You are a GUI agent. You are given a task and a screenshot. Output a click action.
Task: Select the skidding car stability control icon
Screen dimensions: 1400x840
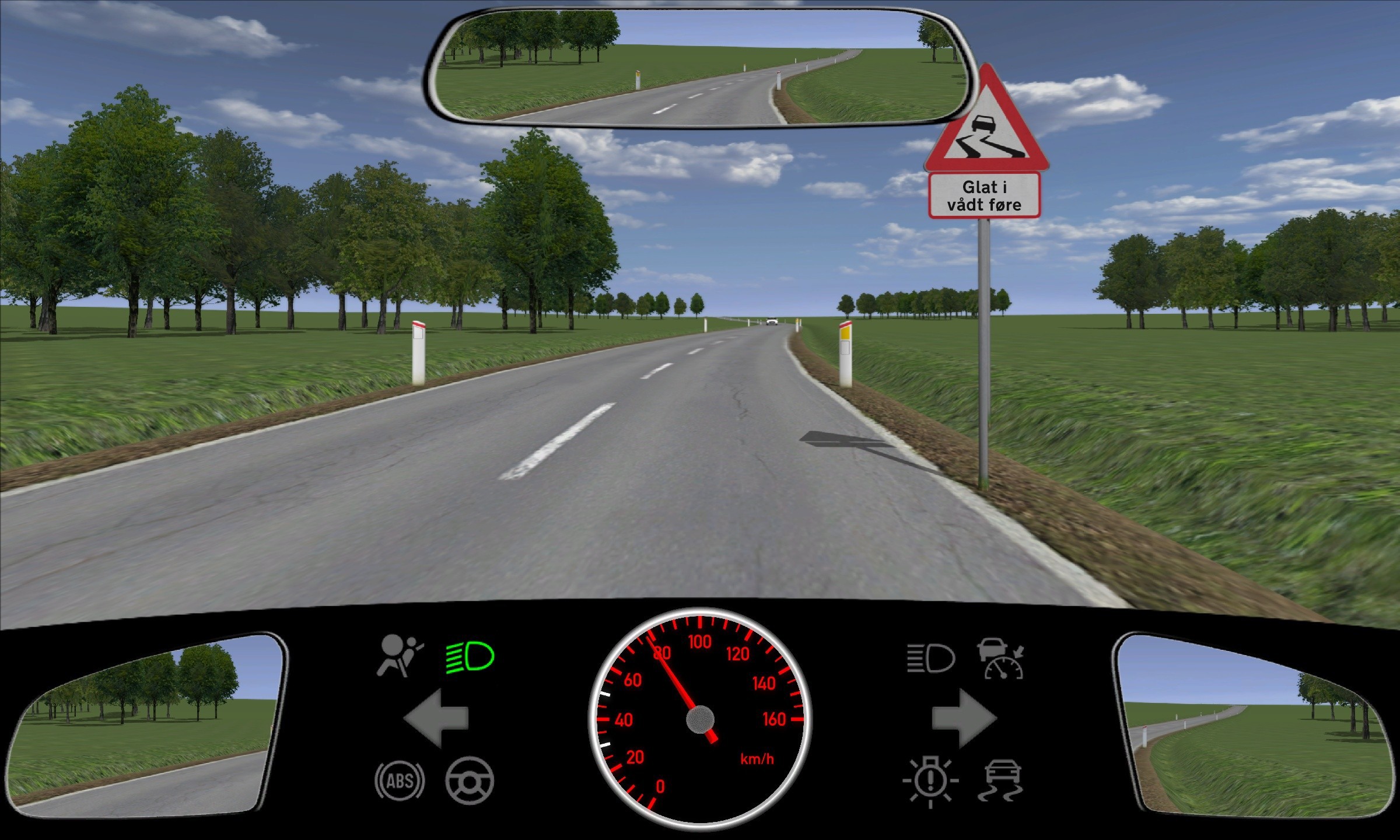[1002, 780]
